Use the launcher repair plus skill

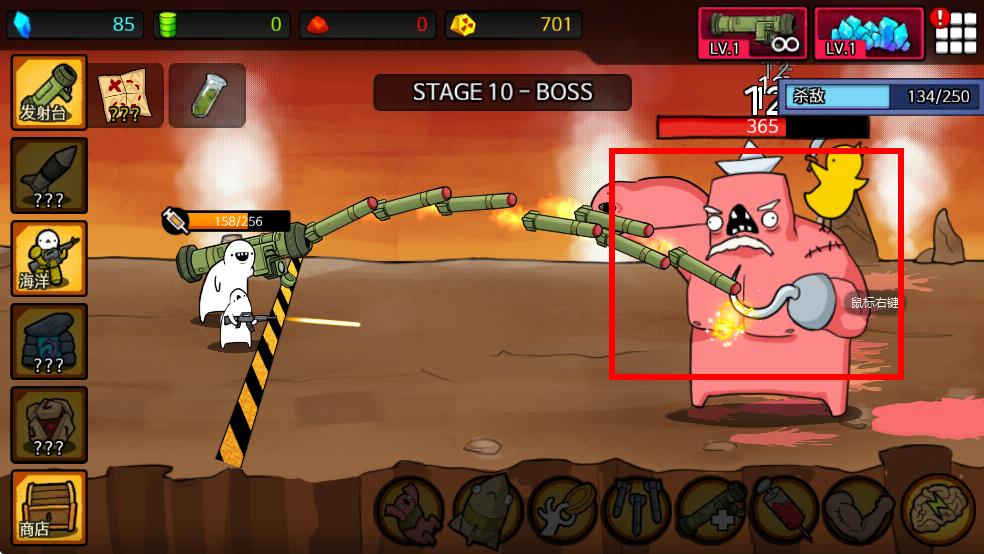pyautogui.click(x=711, y=508)
